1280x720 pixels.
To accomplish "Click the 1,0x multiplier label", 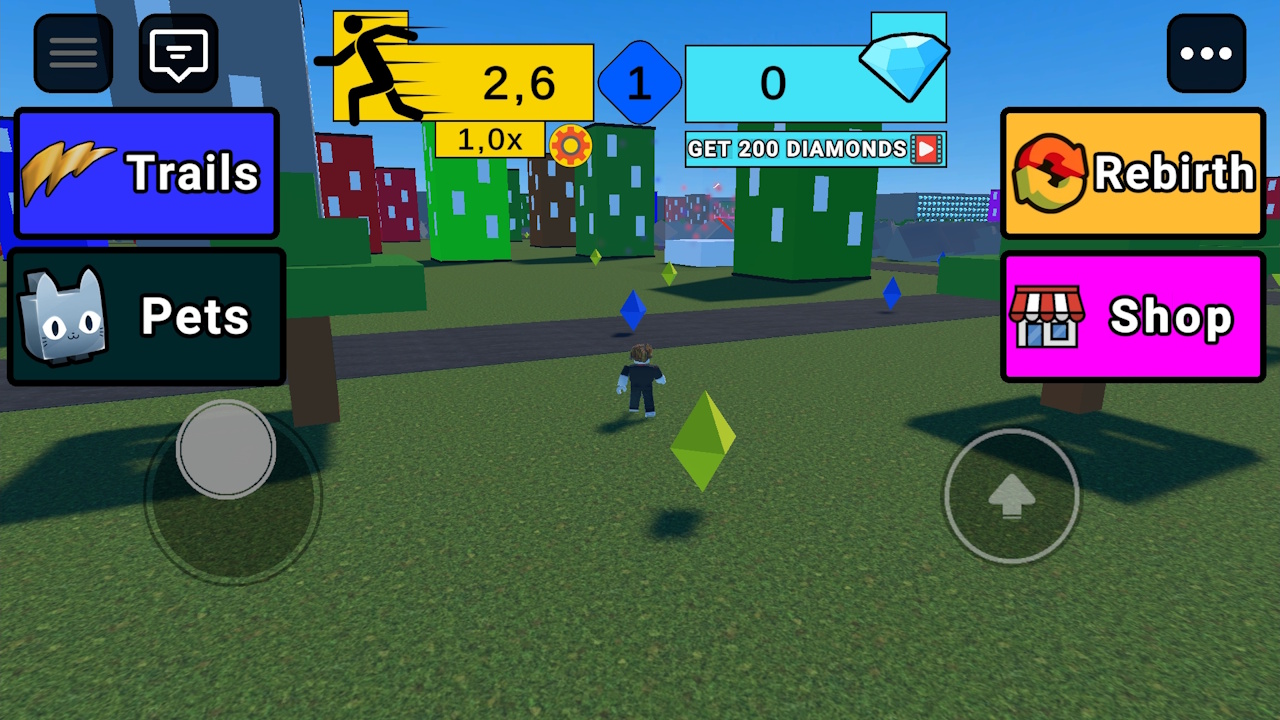I will (490, 140).
